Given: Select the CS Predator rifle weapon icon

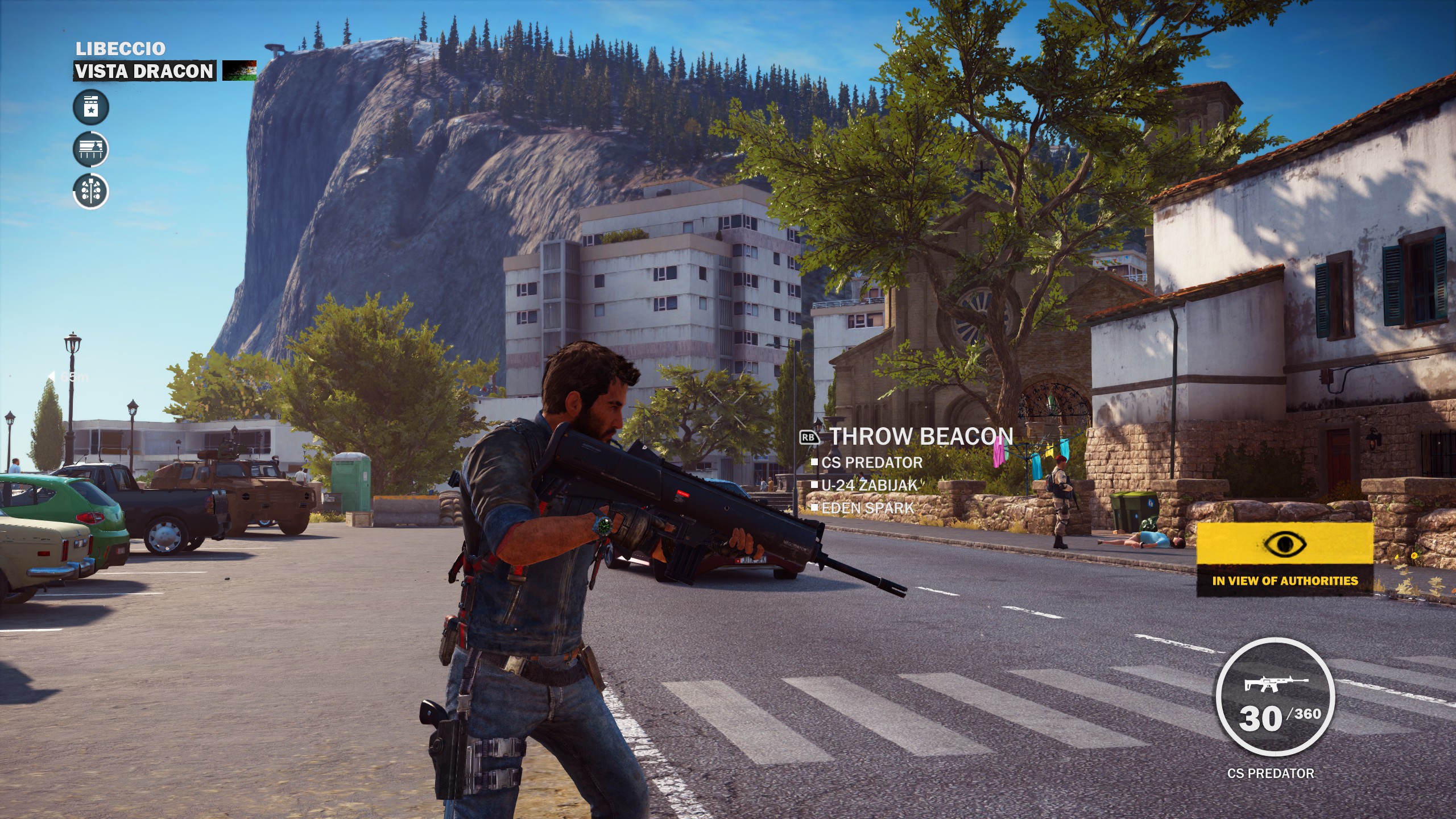Looking at the screenshot, I should (1276, 684).
